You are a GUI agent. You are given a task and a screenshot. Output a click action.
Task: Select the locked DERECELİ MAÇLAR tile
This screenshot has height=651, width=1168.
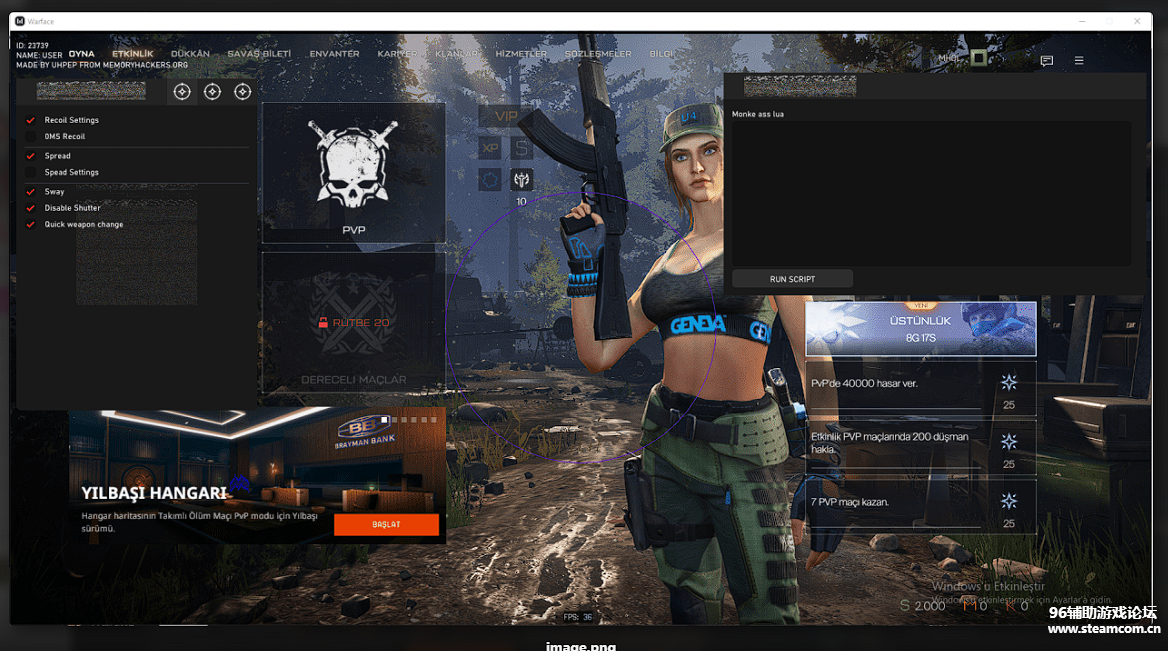tap(353, 323)
